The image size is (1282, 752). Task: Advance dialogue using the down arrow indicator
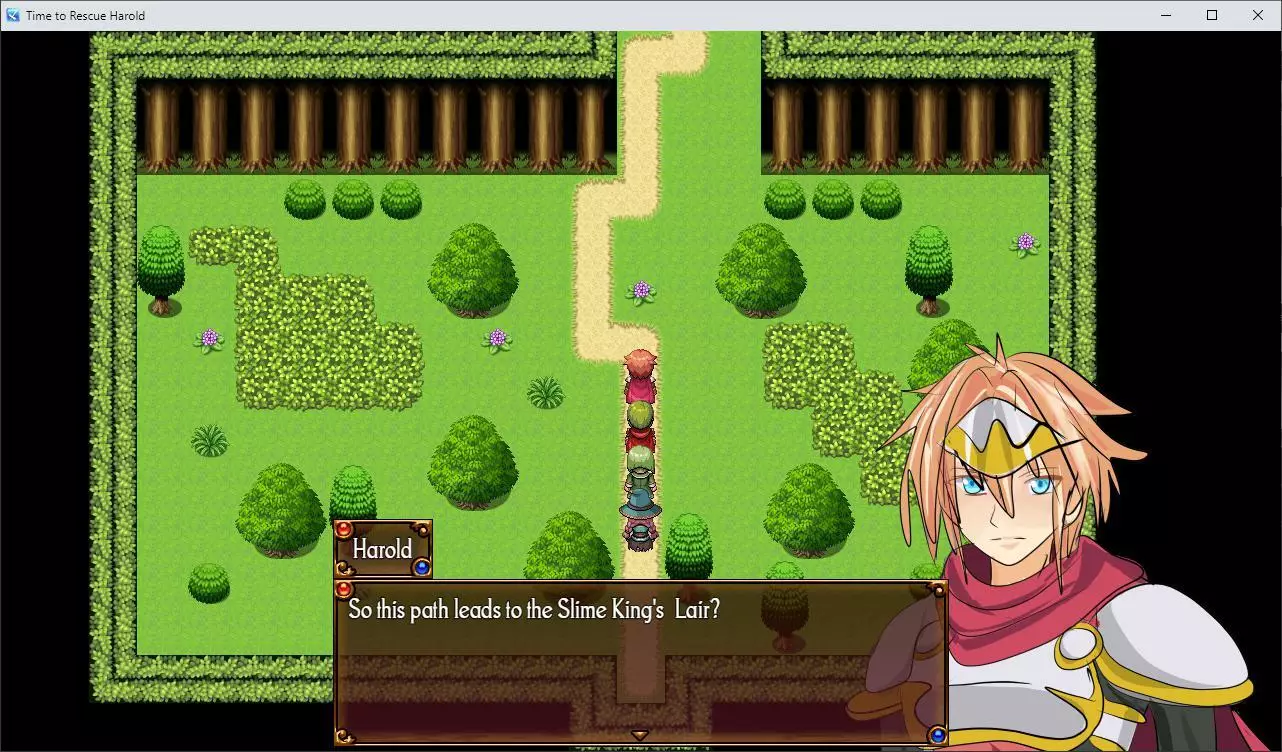click(639, 733)
